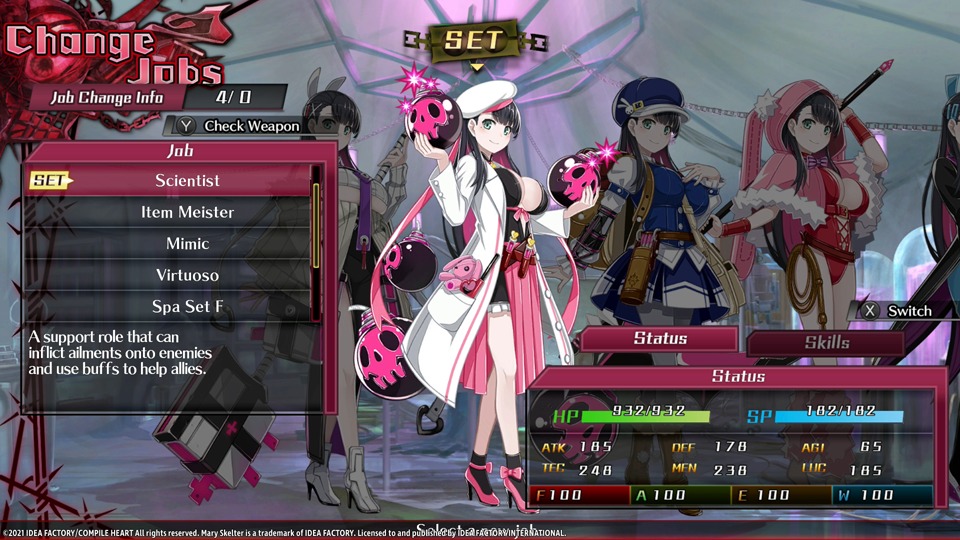Viewport: 960px width, 540px height.
Task: Pick the Mimic job from the list
Action: pyautogui.click(x=187, y=244)
